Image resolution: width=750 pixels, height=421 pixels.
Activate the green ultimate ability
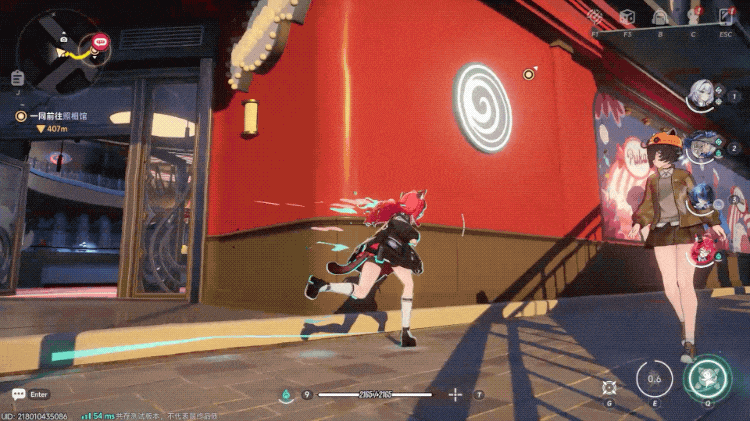[x=707, y=379]
